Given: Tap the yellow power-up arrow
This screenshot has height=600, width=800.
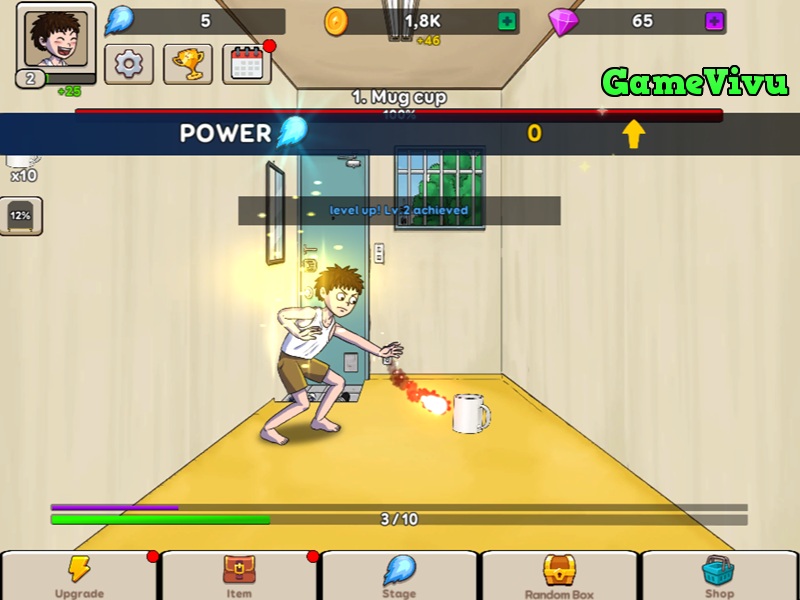Looking at the screenshot, I should (x=634, y=134).
